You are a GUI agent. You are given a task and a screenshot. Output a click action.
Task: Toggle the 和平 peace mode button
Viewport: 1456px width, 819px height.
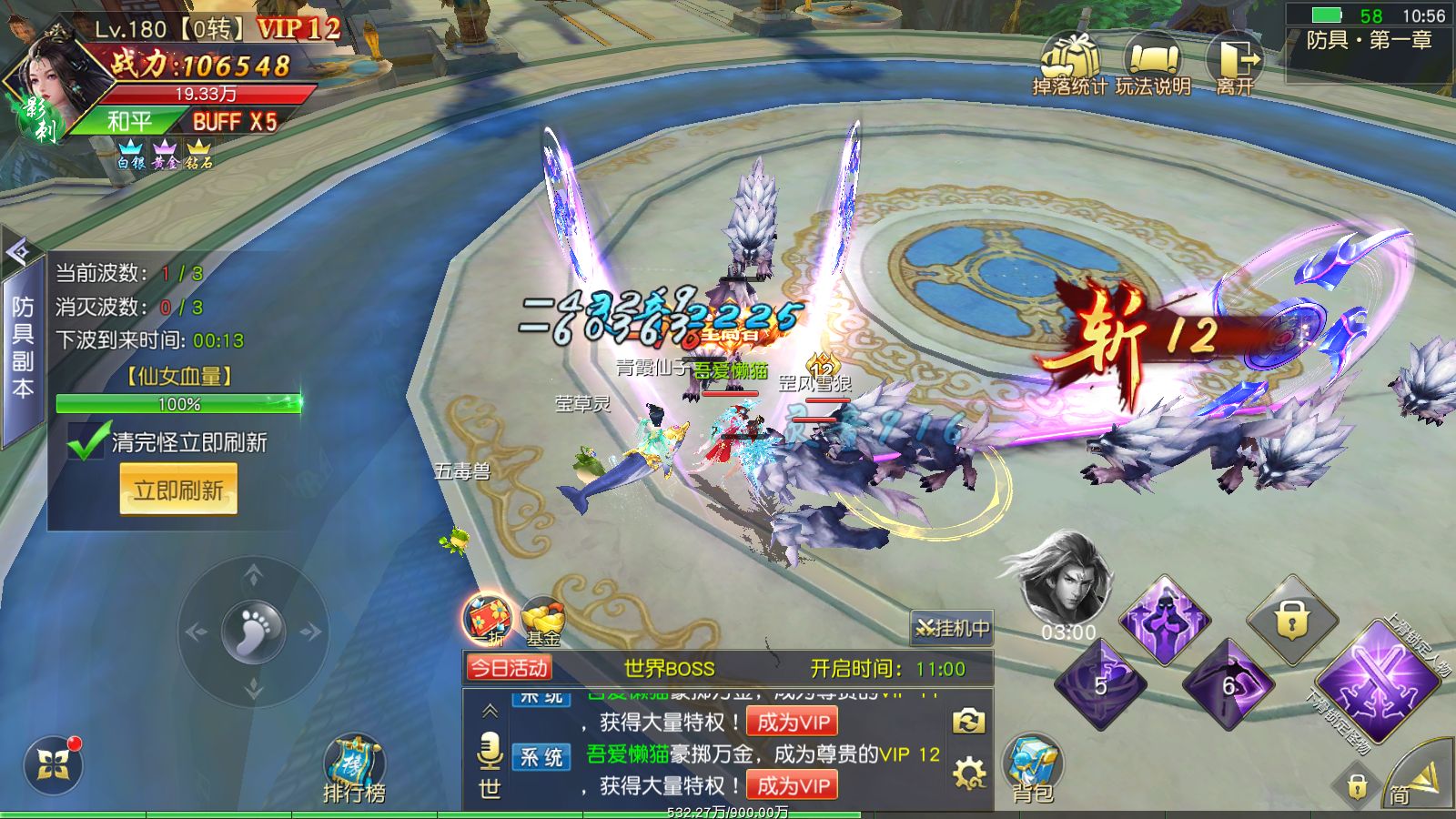[128, 122]
